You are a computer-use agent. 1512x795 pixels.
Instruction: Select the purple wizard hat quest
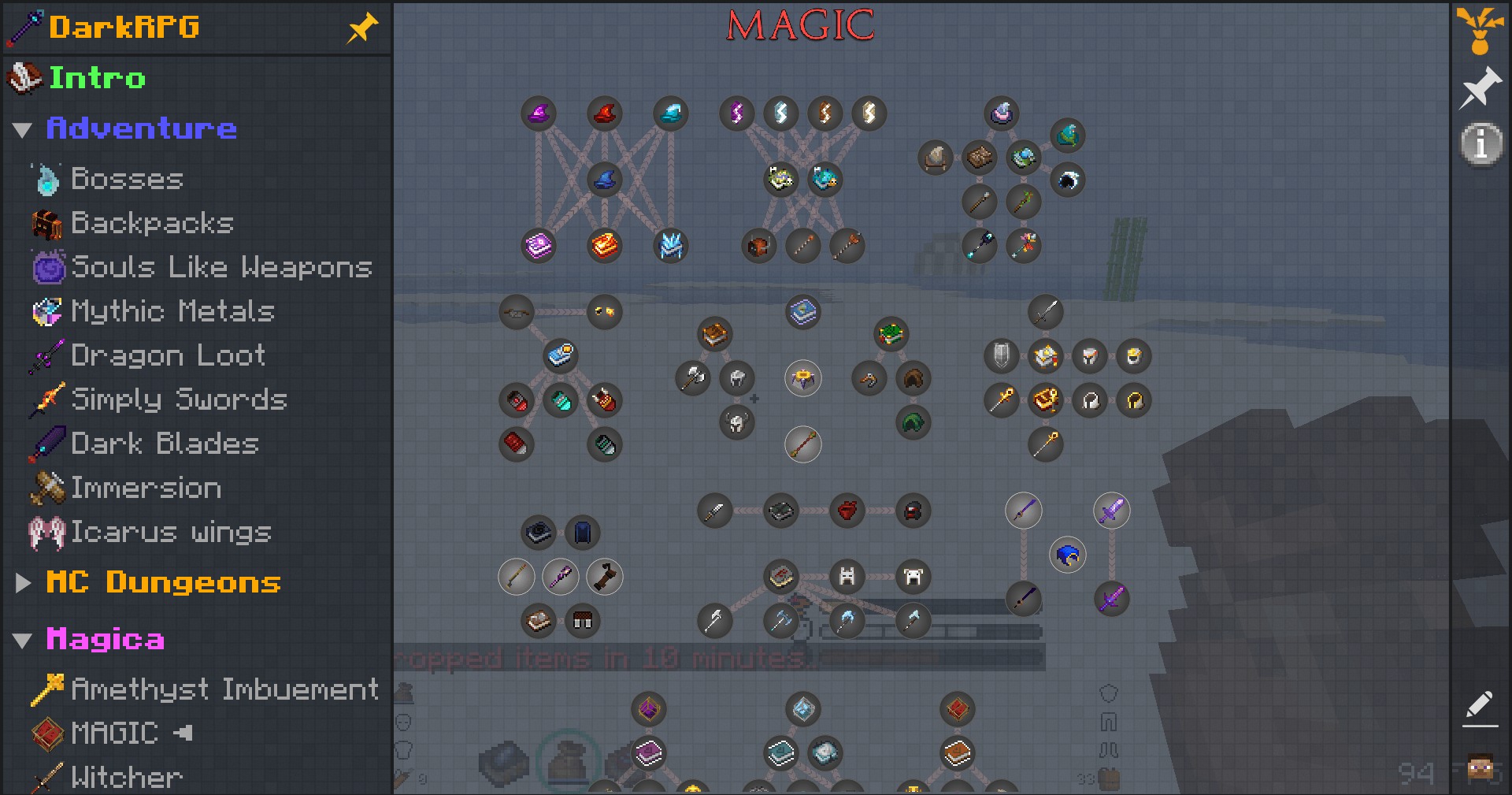539,113
